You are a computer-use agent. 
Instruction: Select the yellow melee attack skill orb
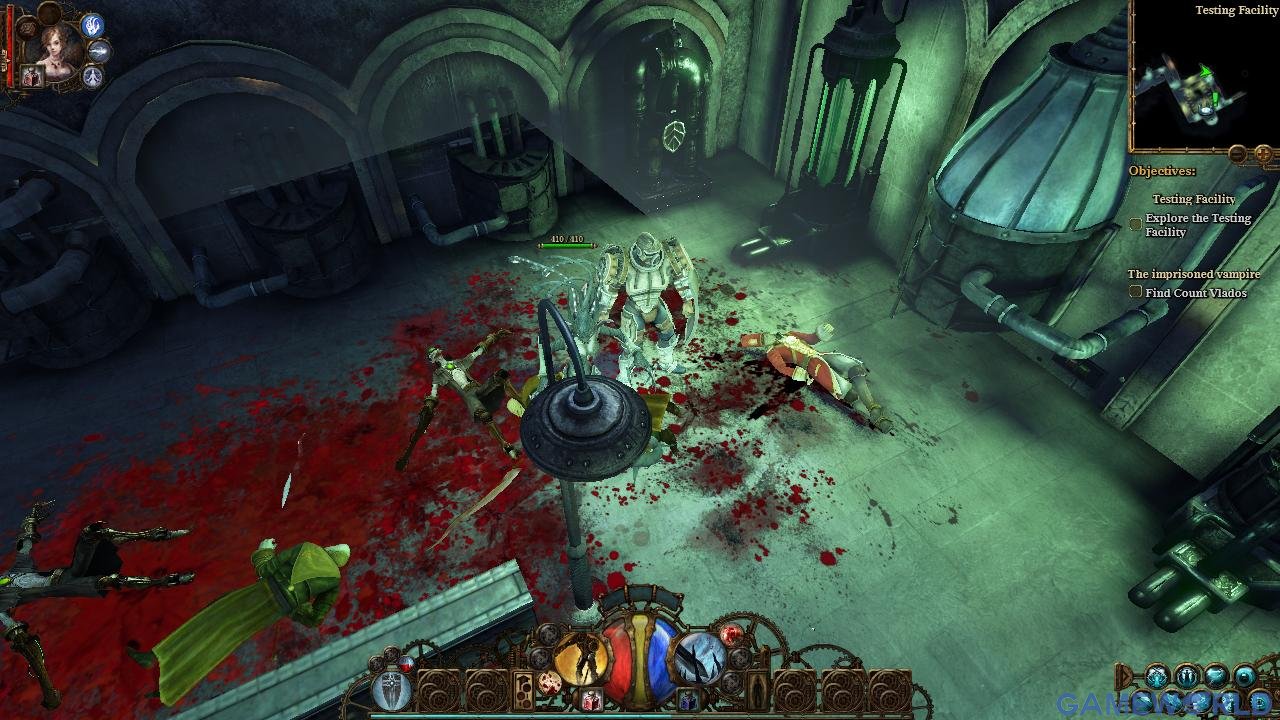tap(582, 661)
